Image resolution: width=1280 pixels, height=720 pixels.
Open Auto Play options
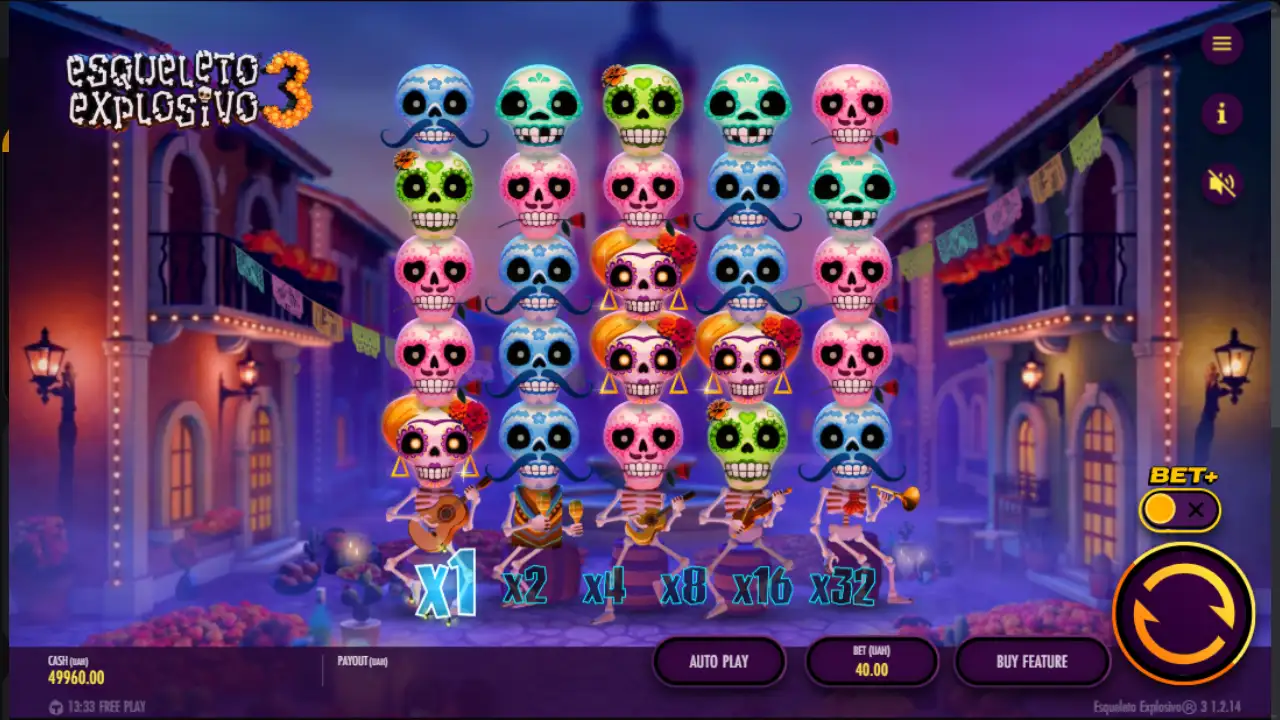pos(719,661)
